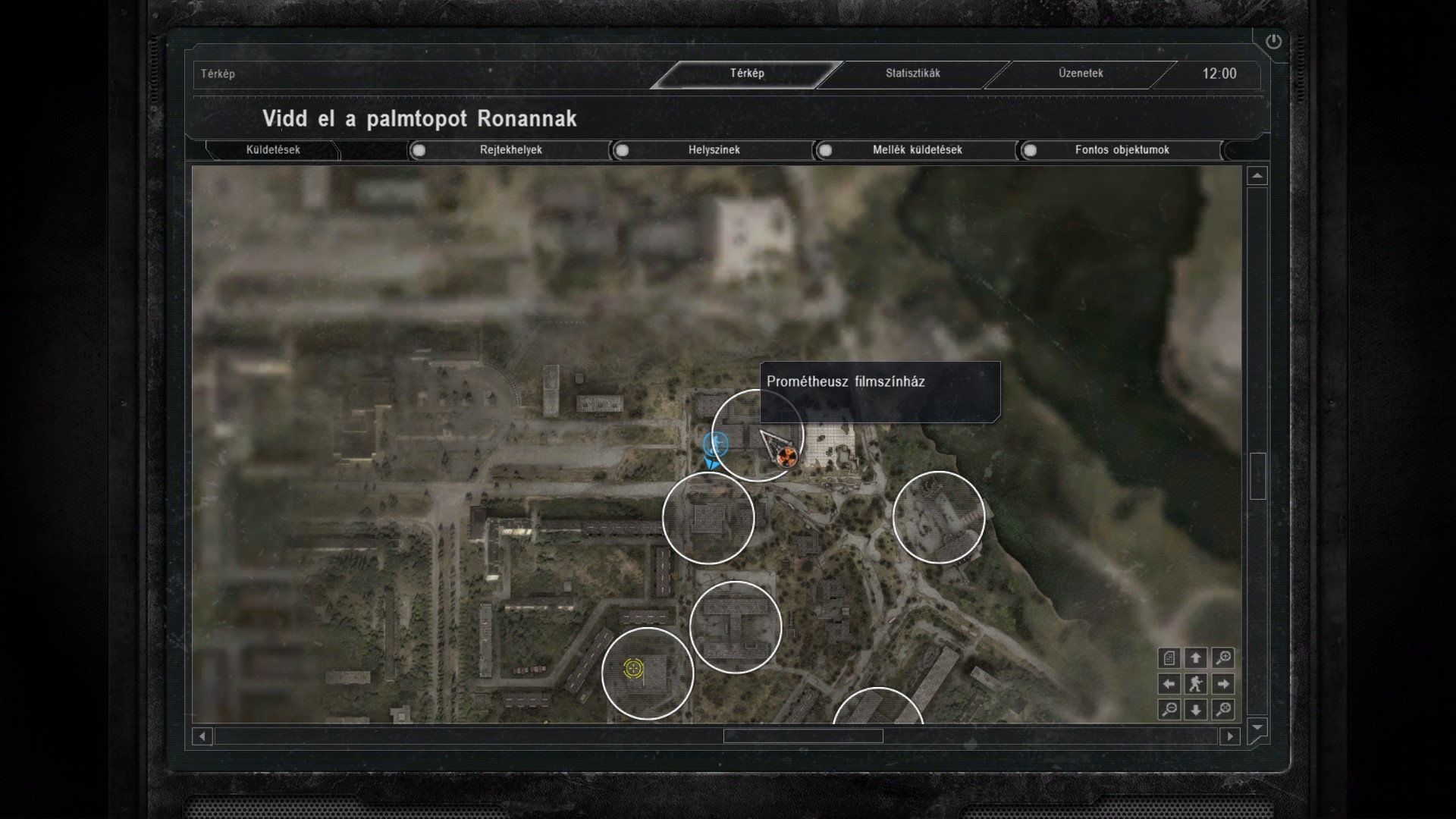Pan the map left with arrow button
Image resolution: width=1456 pixels, height=819 pixels.
1169,684
